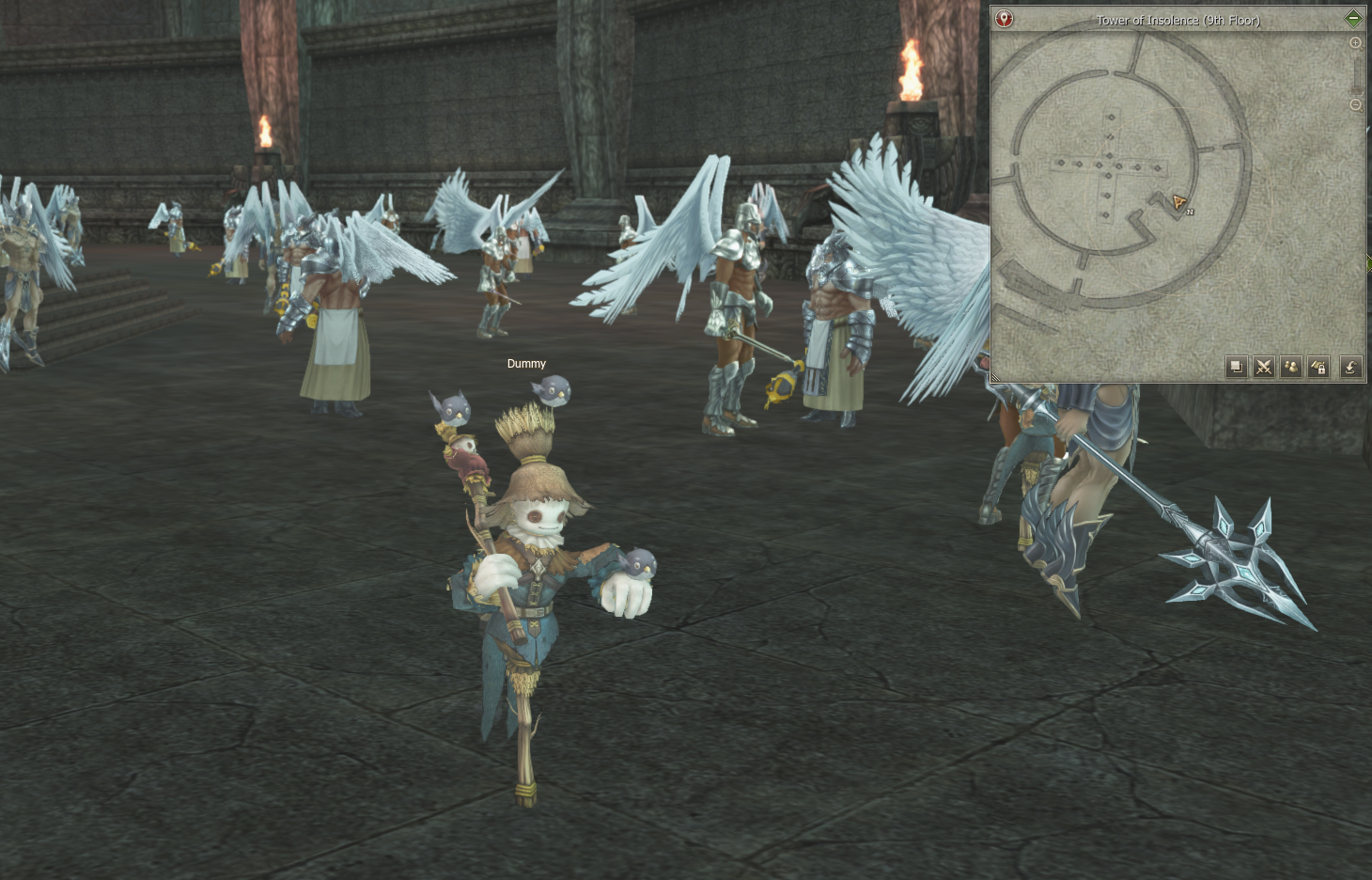Viewport: 1372px width, 880px height.
Task: Toggle the minimap lock button
Action: 1318,367
